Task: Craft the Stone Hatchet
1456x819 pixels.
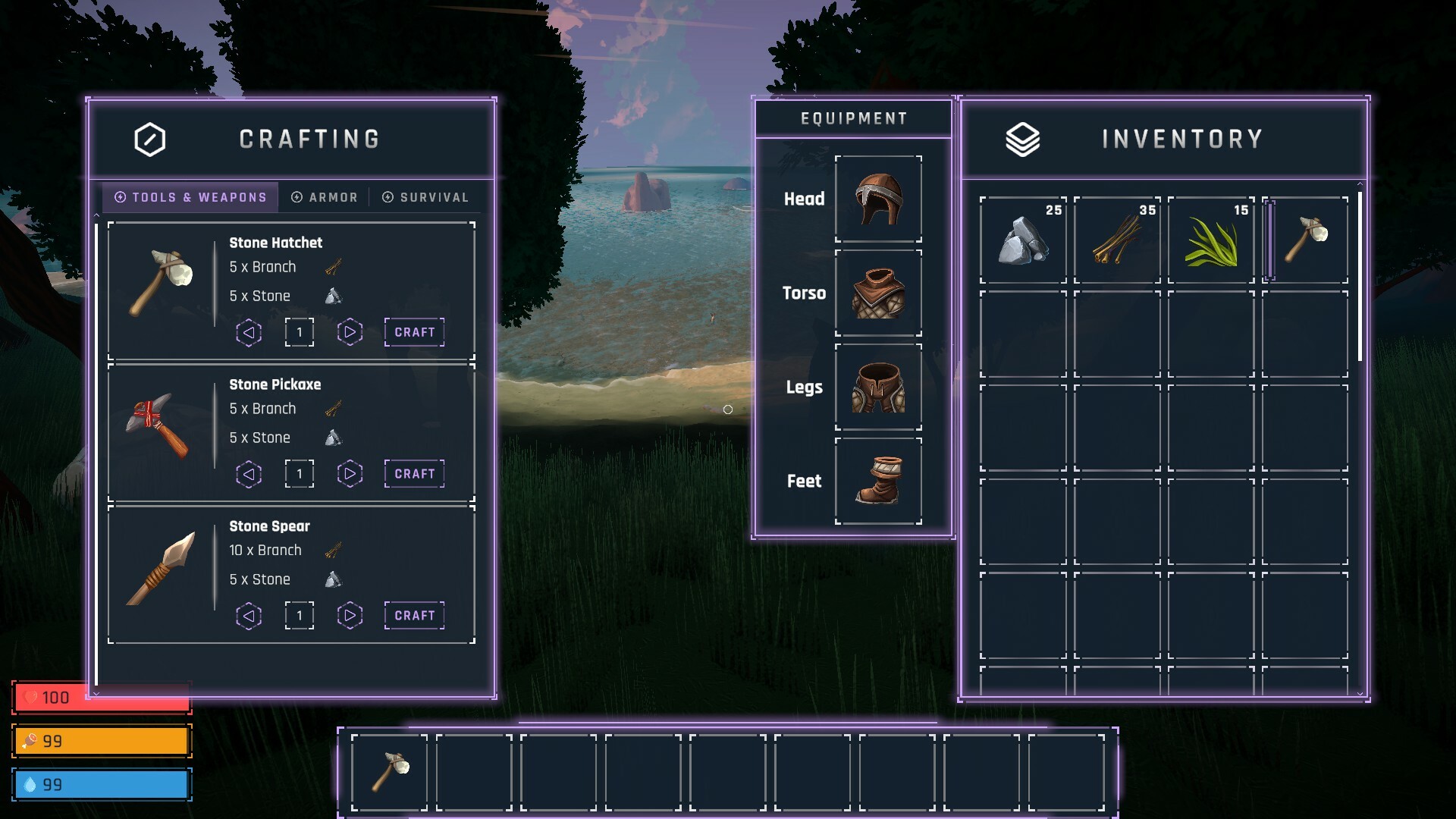Action: (x=414, y=332)
